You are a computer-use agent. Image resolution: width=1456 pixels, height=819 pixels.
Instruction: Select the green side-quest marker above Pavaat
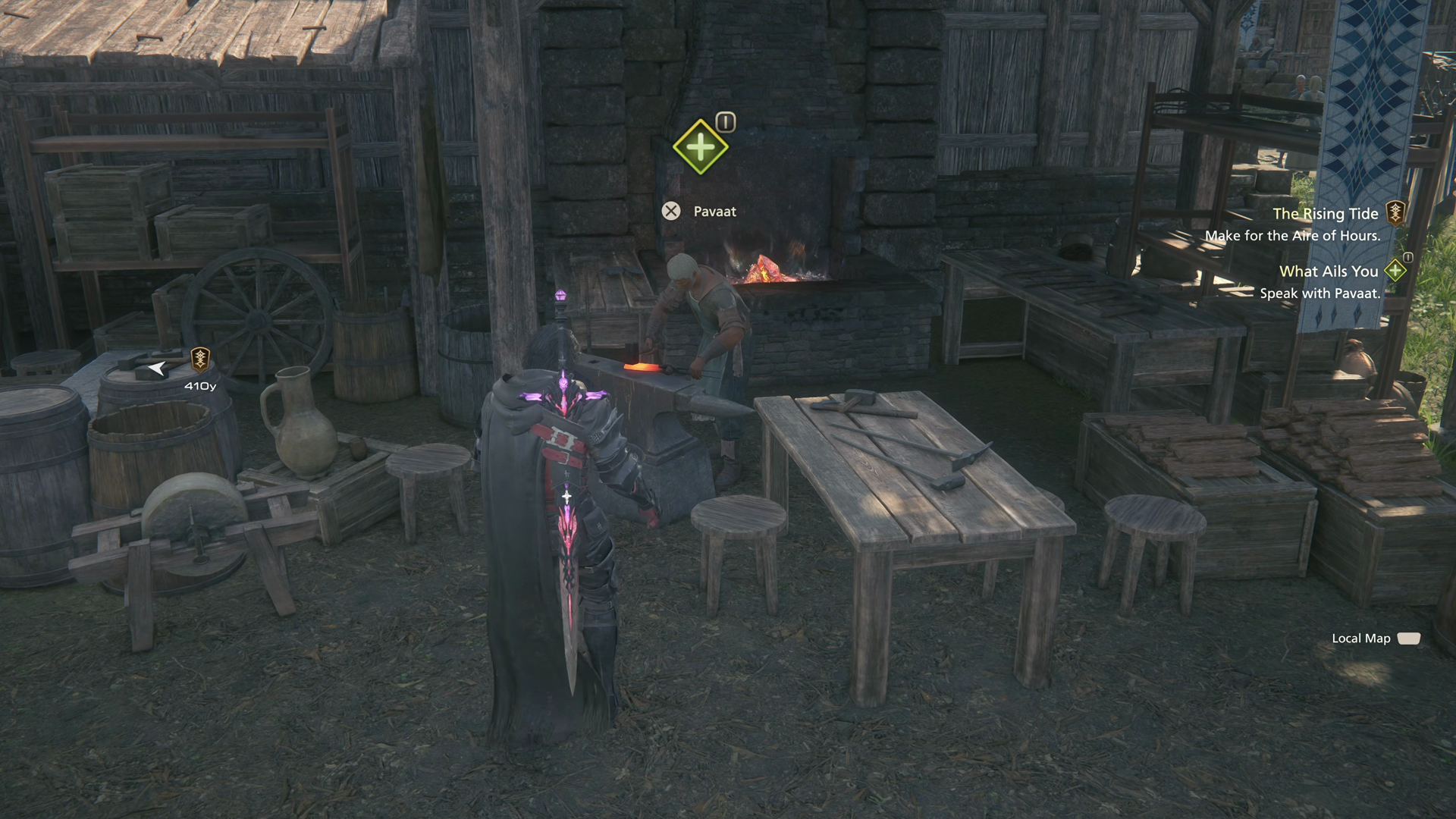coord(700,146)
